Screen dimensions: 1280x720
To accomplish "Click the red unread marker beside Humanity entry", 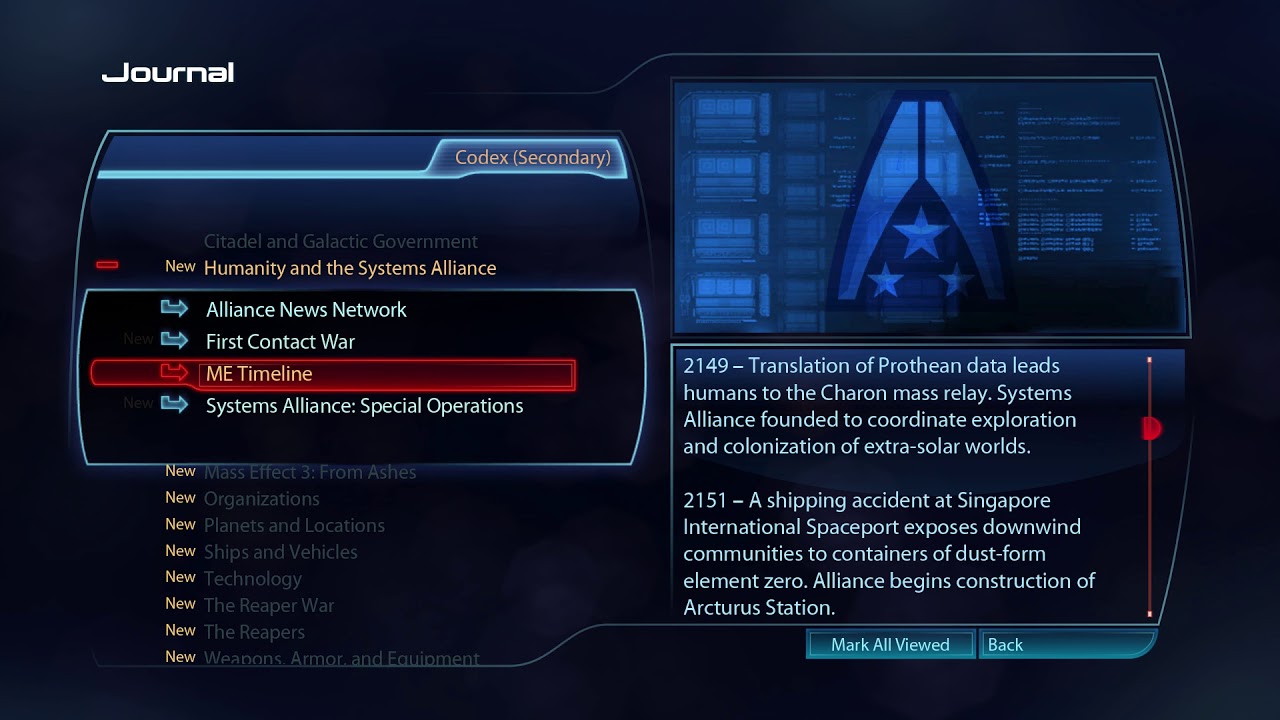I will pyautogui.click(x=107, y=264).
